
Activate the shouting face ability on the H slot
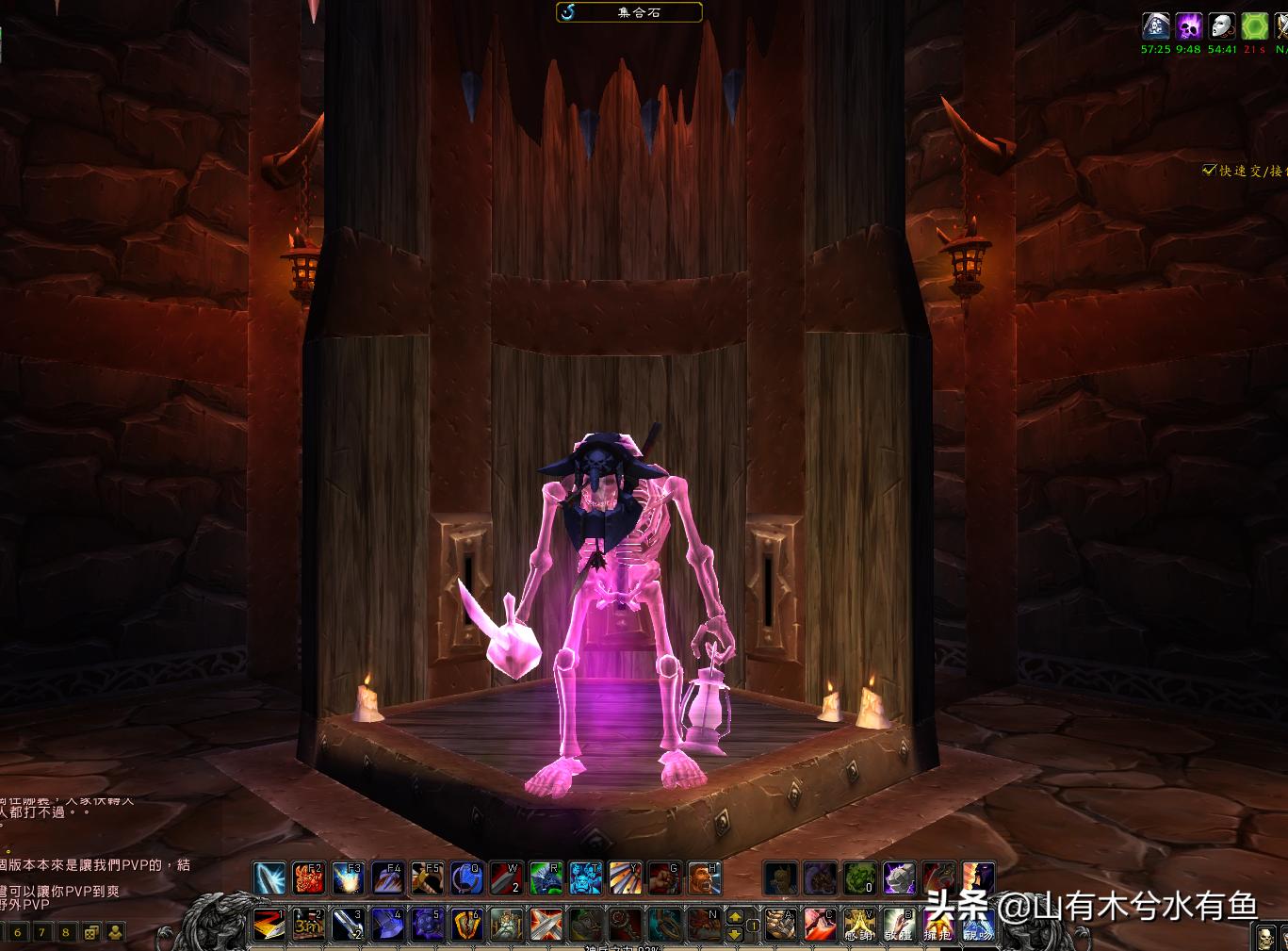(707, 877)
